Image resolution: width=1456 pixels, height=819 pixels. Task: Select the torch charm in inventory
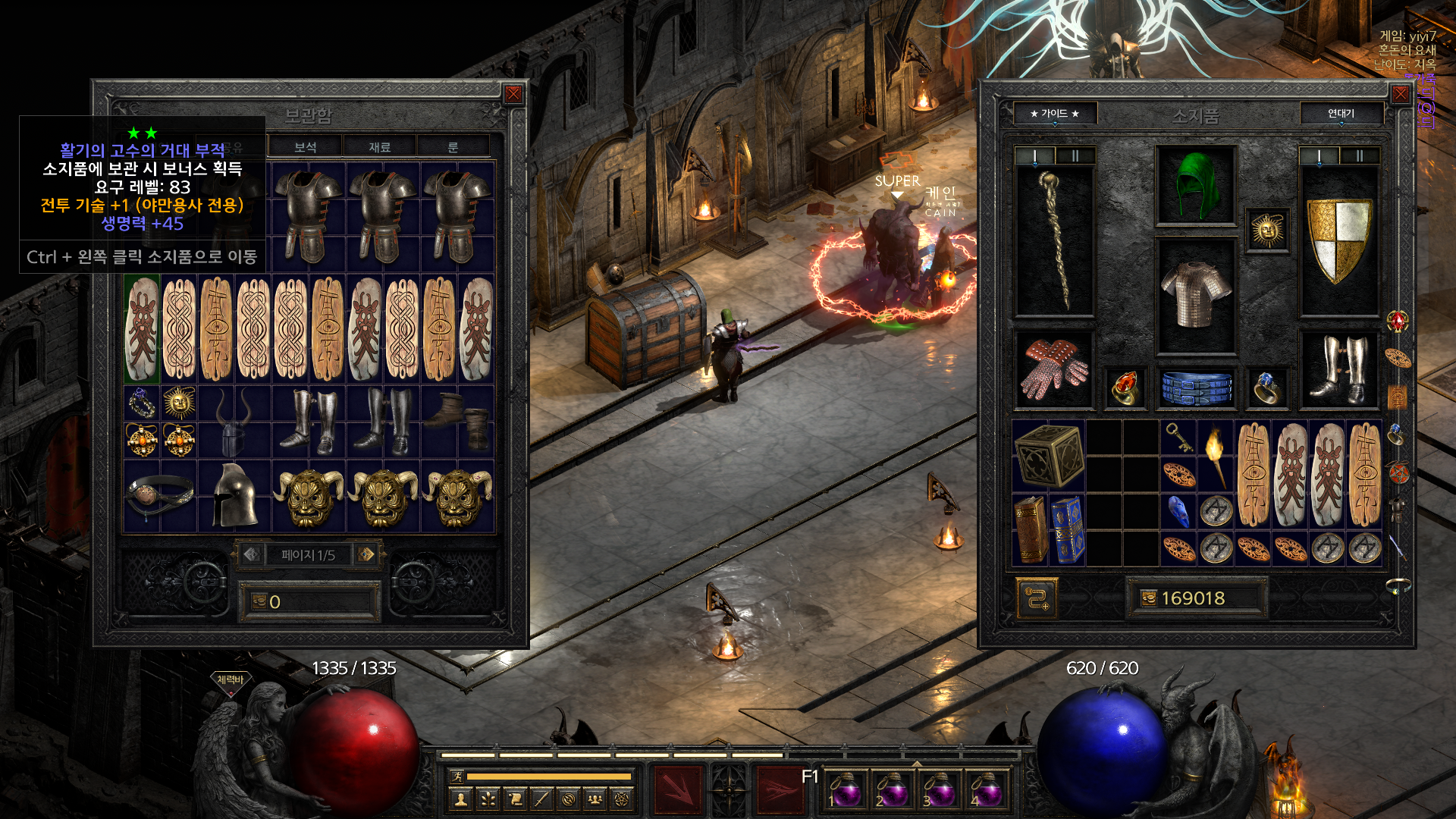click(1215, 455)
